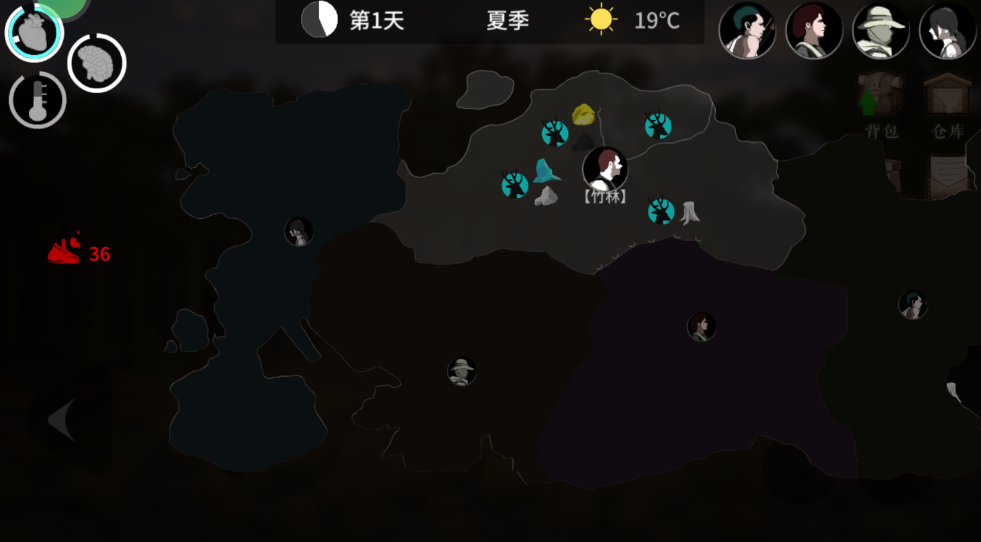The image size is (981, 542).
Task: Select the deer marker beside the teal crystal
Action: tap(514, 185)
